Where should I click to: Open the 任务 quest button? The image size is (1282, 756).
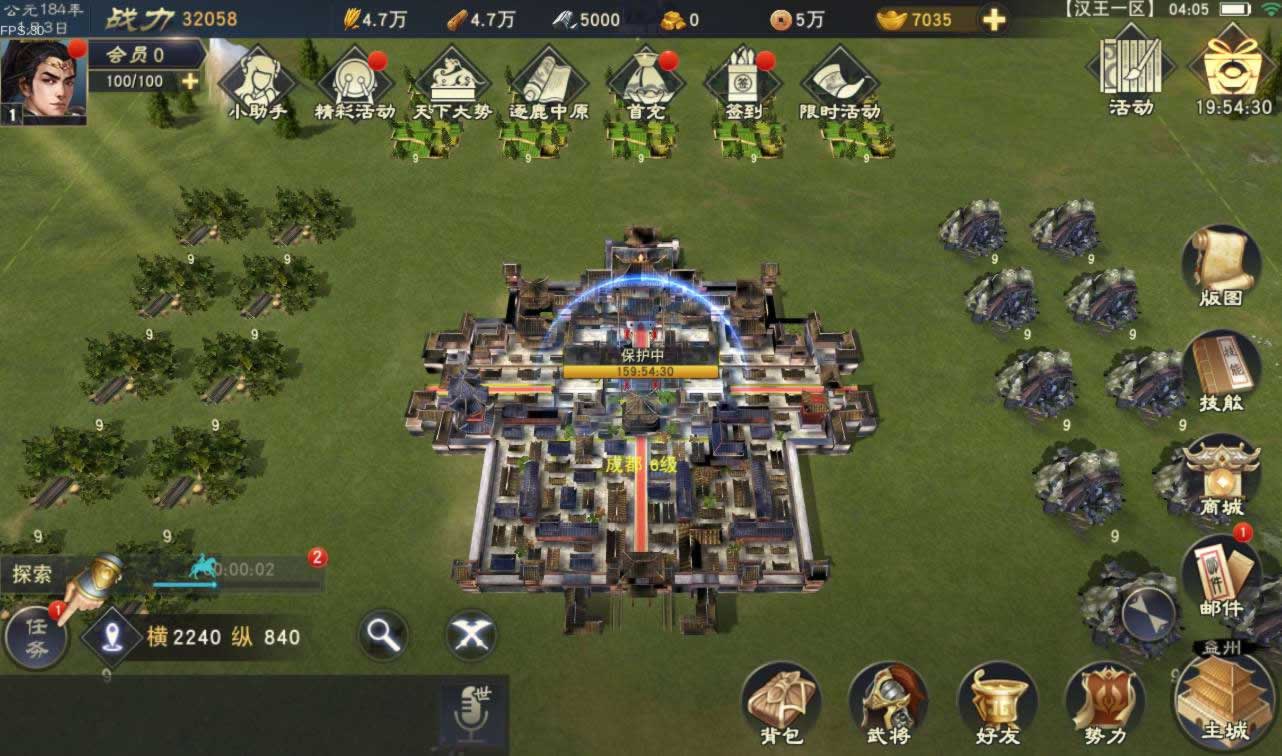[x=36, y=637]
